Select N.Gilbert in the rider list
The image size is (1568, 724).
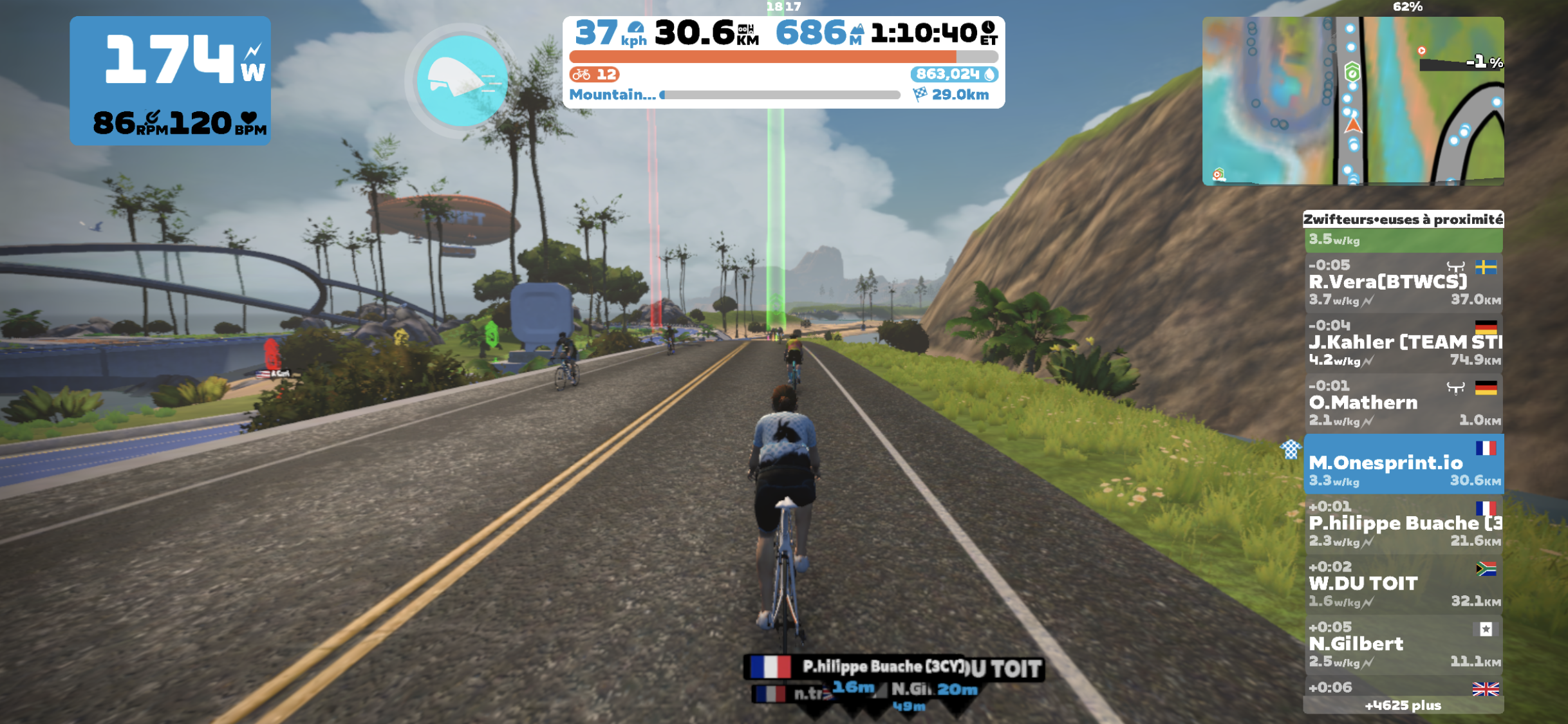(1403, 644)
